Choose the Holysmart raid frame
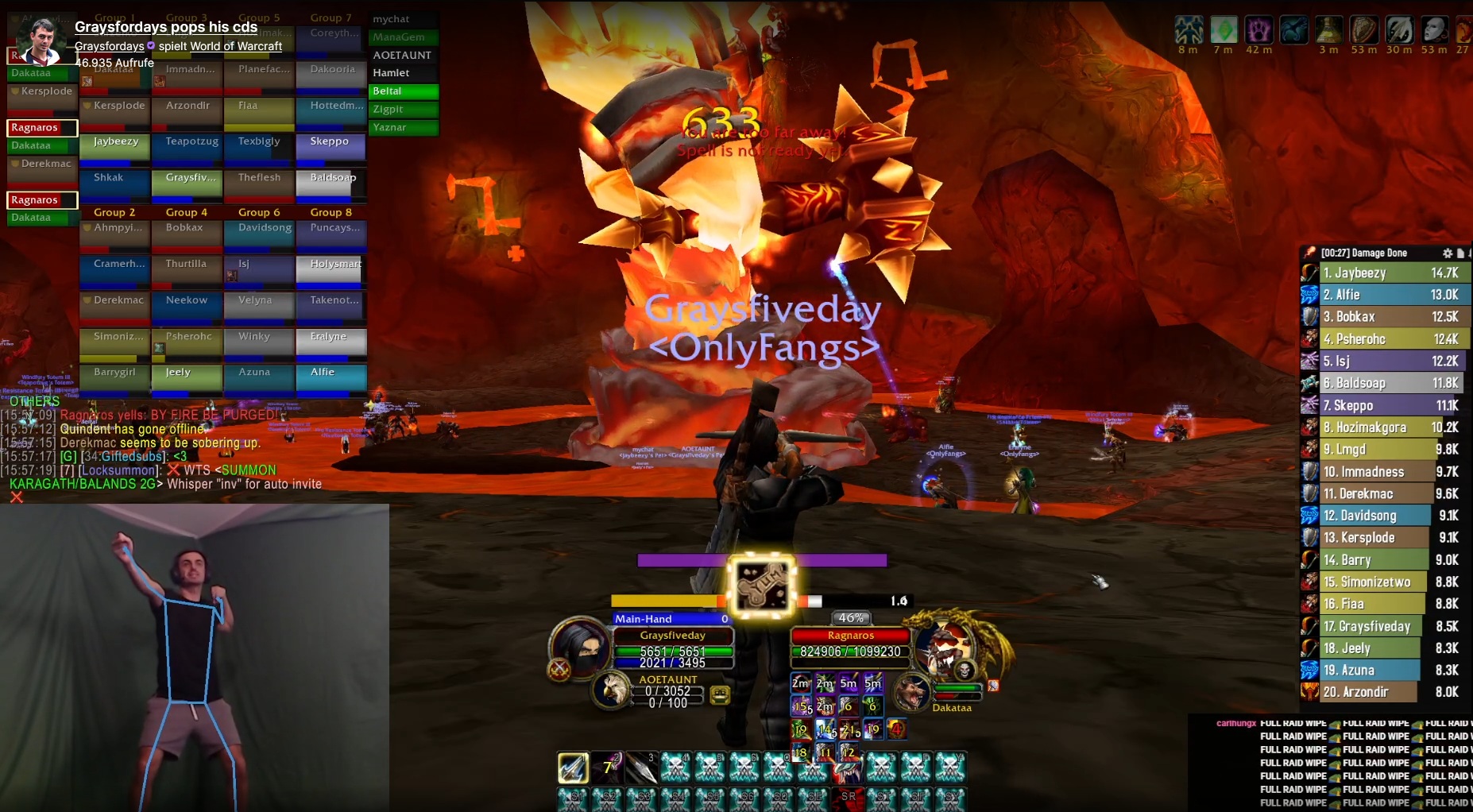The image size is (1473, 812). click(331, 269)
